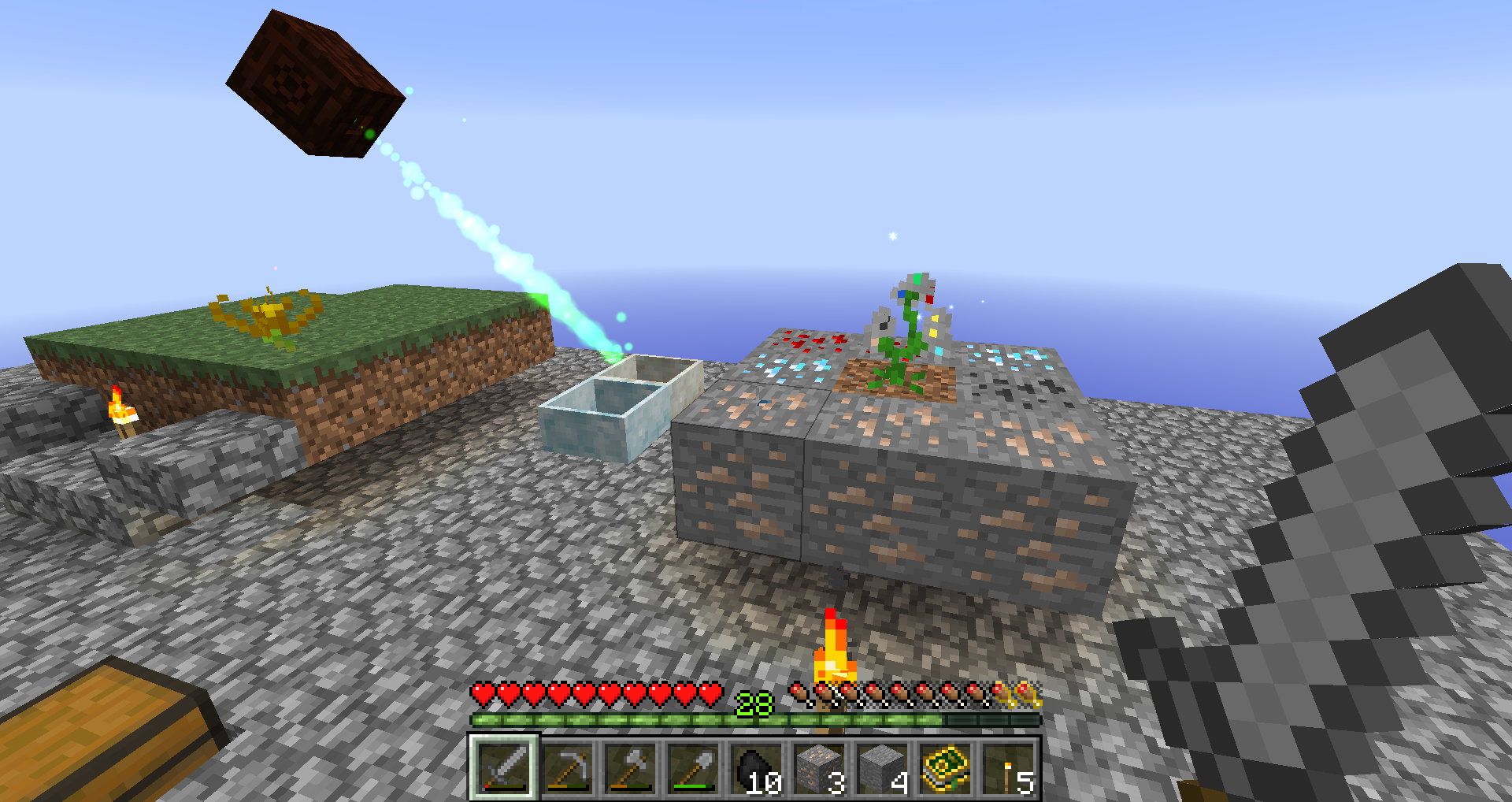Select the torch stack of 5
Image resolution: width=1512 pixels, height=802 pixels.
(1008, 767)
